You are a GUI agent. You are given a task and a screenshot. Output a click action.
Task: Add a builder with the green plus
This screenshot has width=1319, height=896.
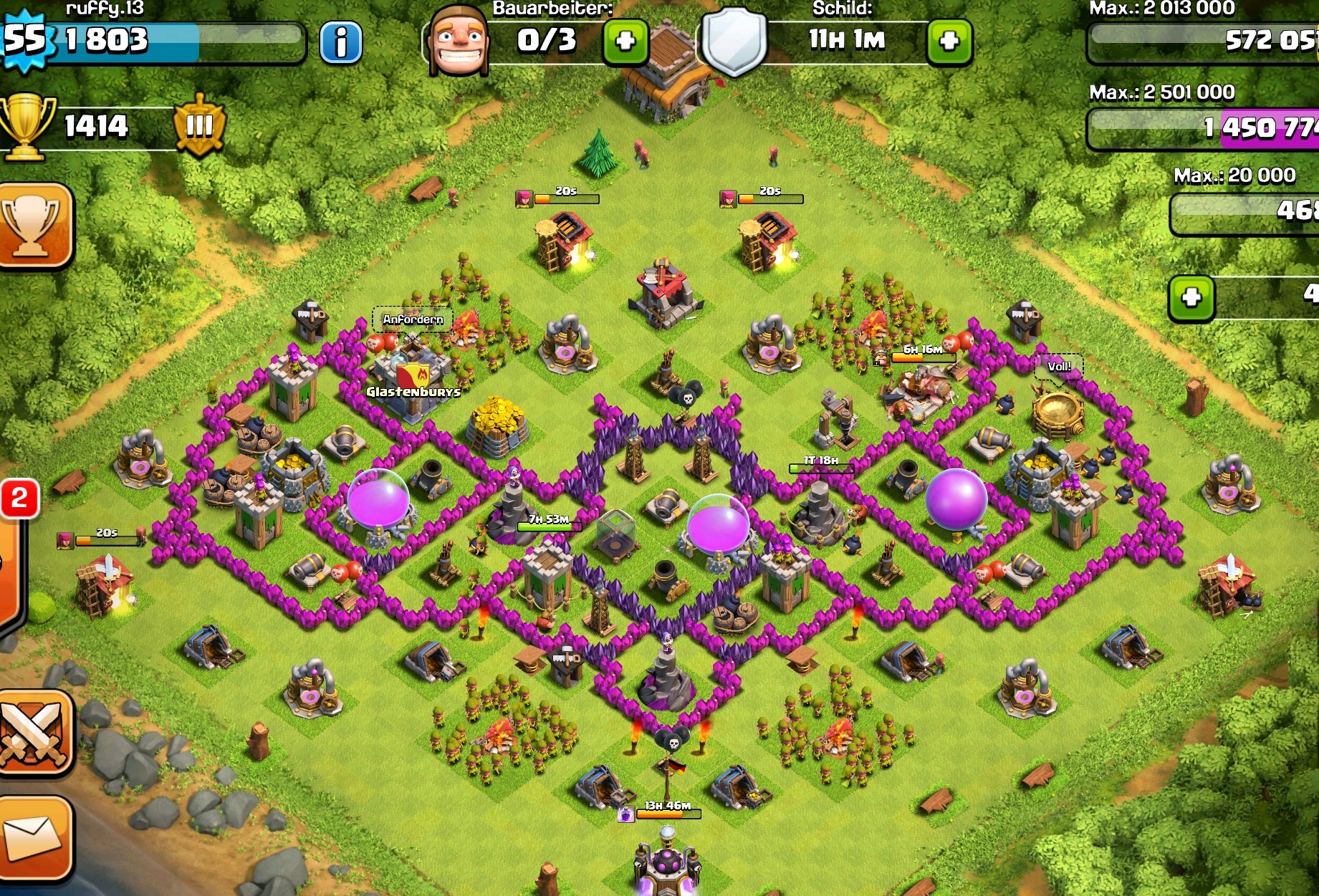pos(625,42)
